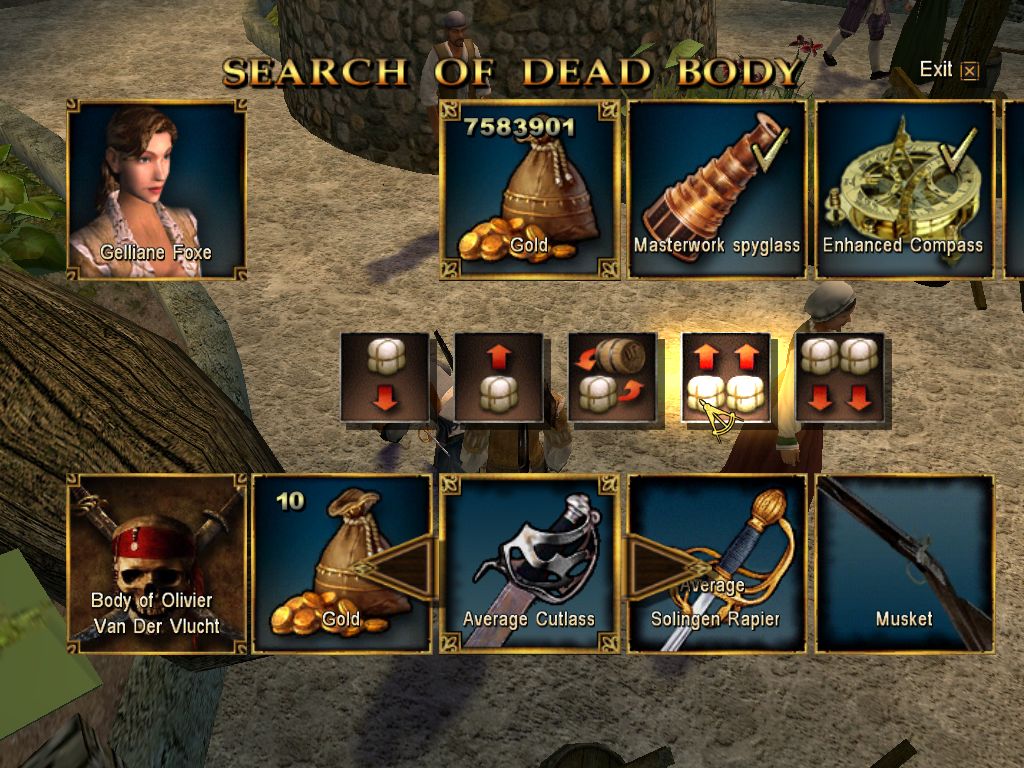Choose the Musket item slot
Screen dimensions: 1024x768
[x=904, y=564]
